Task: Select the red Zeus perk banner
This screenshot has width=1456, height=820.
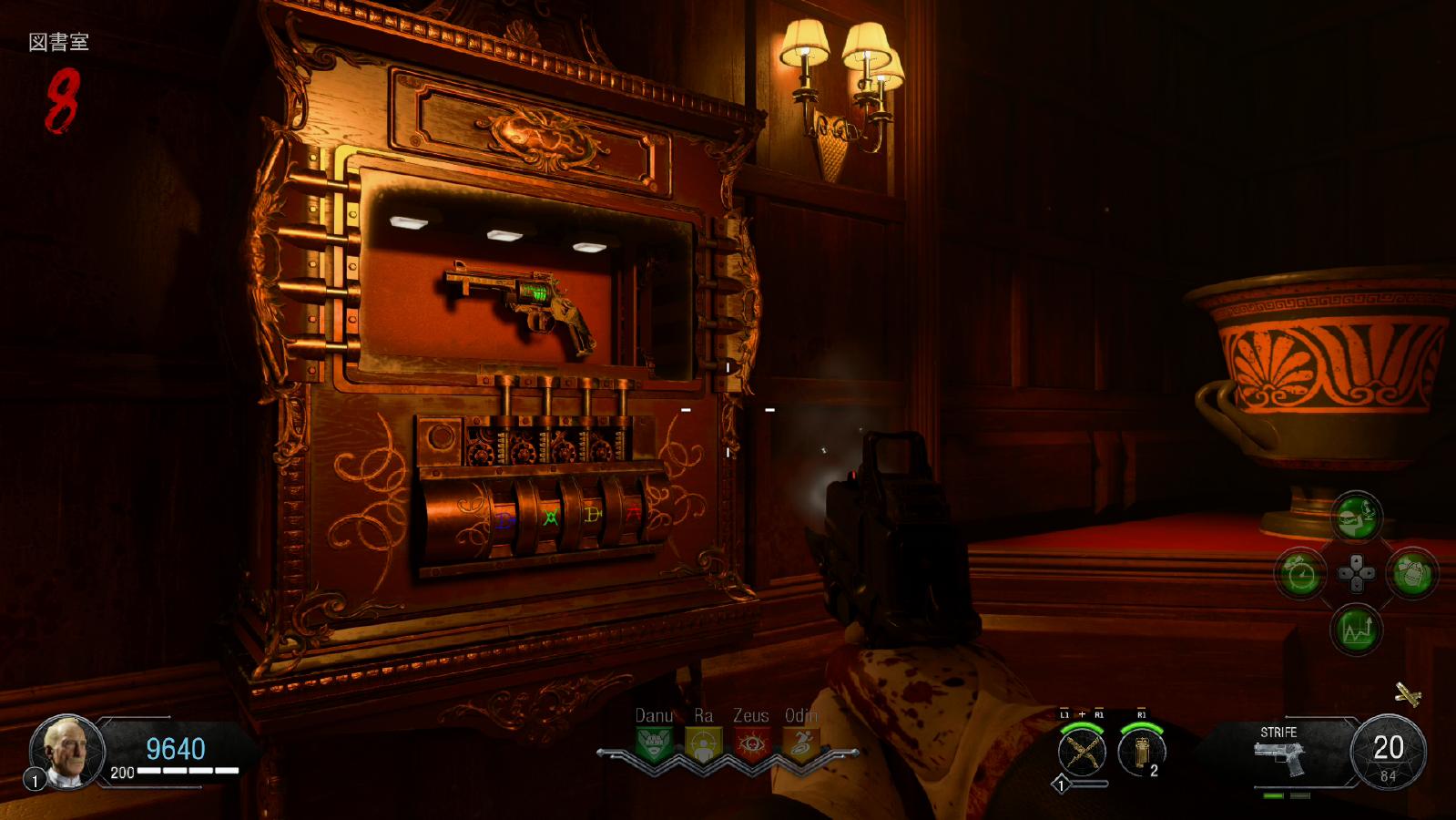Action: coord(751,744)
